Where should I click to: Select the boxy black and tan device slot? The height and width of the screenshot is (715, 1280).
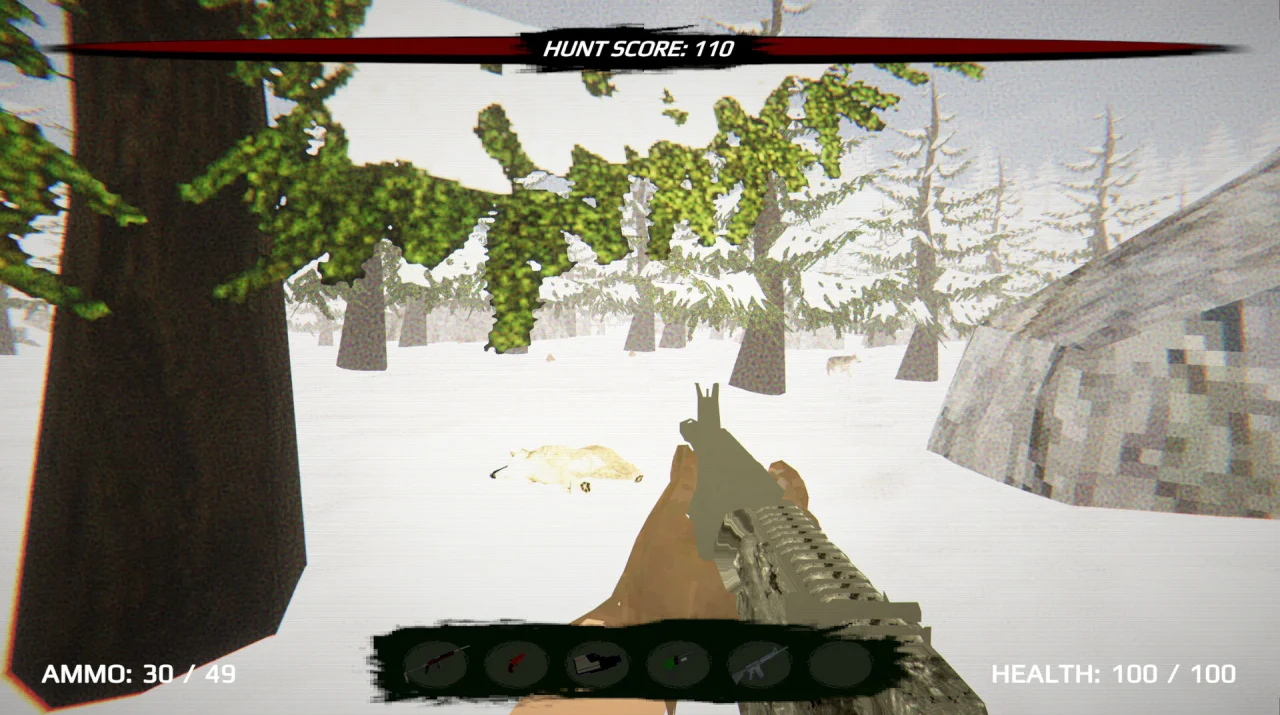coord(597,664)
